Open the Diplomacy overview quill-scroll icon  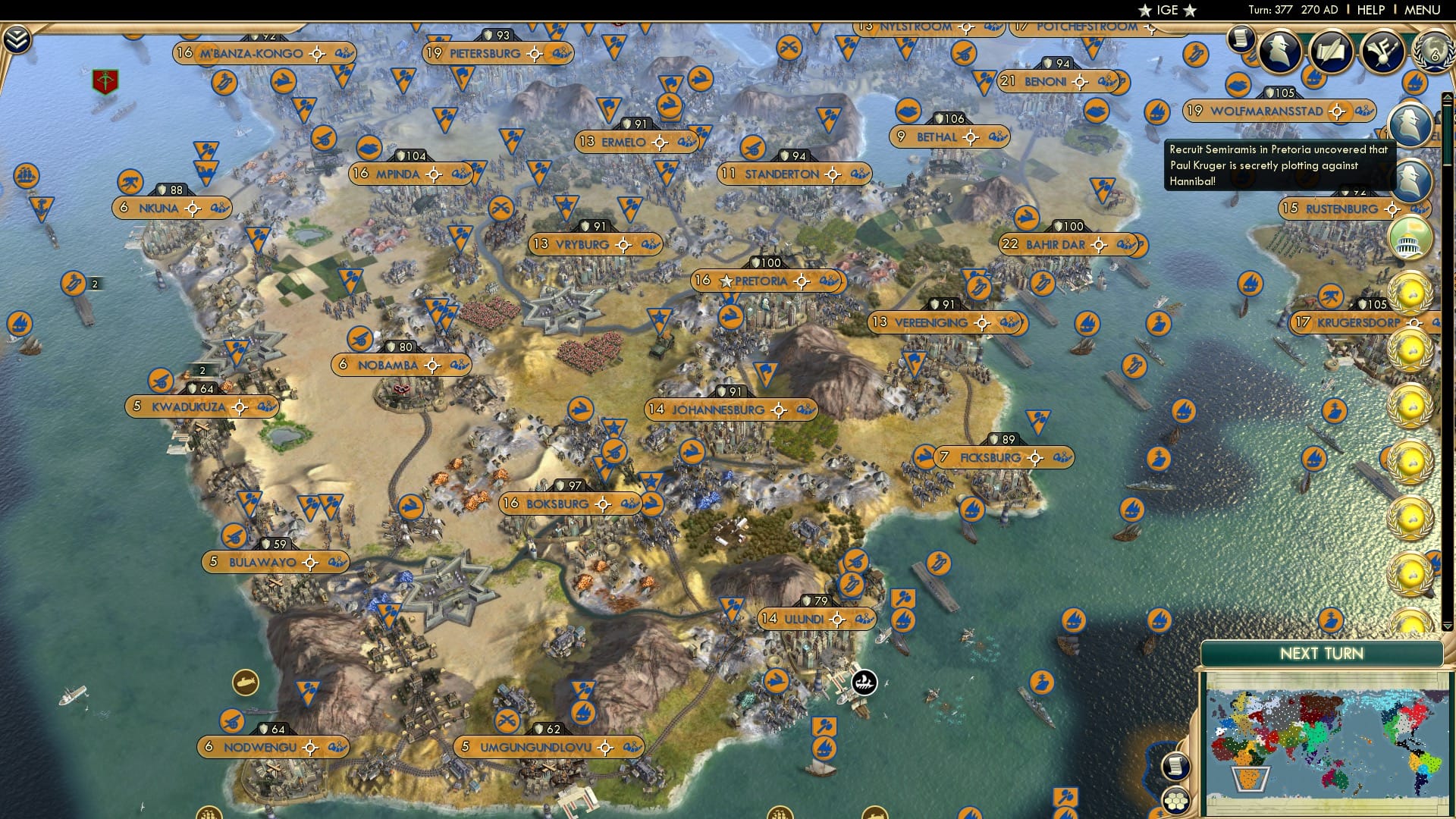tap(1332, 52)
